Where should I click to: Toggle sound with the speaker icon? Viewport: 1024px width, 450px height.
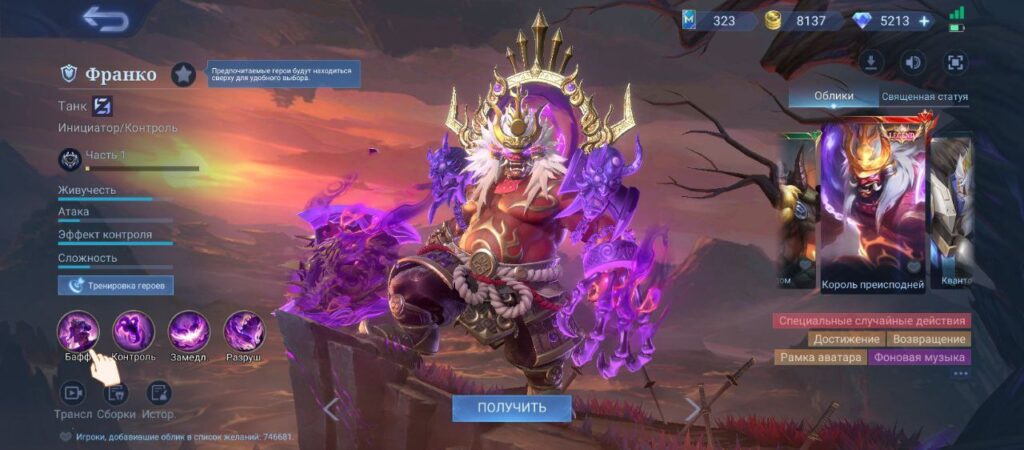click(x=913, y=63)
